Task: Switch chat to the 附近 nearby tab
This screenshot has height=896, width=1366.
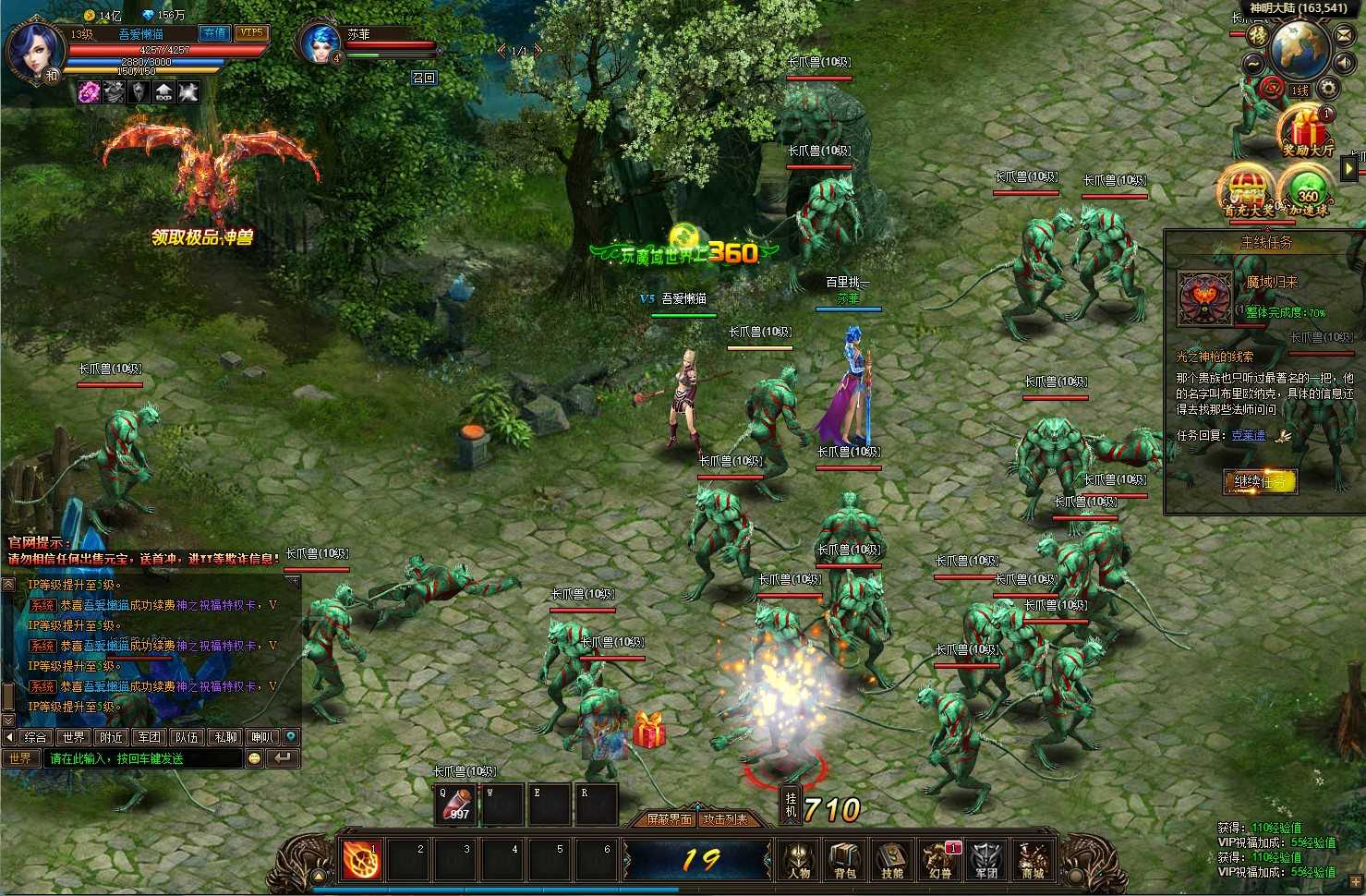Action: pyautogui.click(x=112, y=737)
